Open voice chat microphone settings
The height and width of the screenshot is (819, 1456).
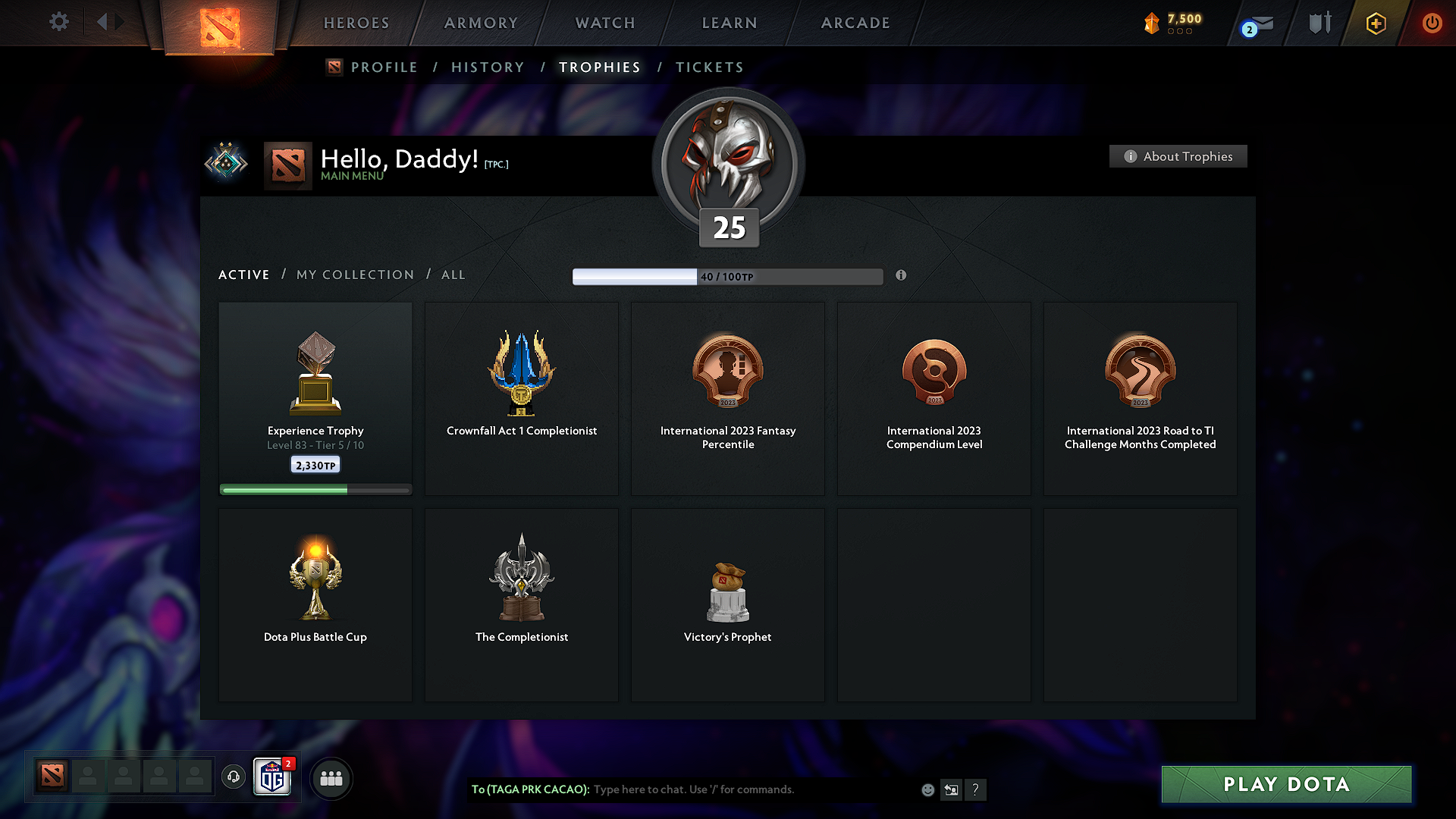pyautogui.click(x=233, y=777)
